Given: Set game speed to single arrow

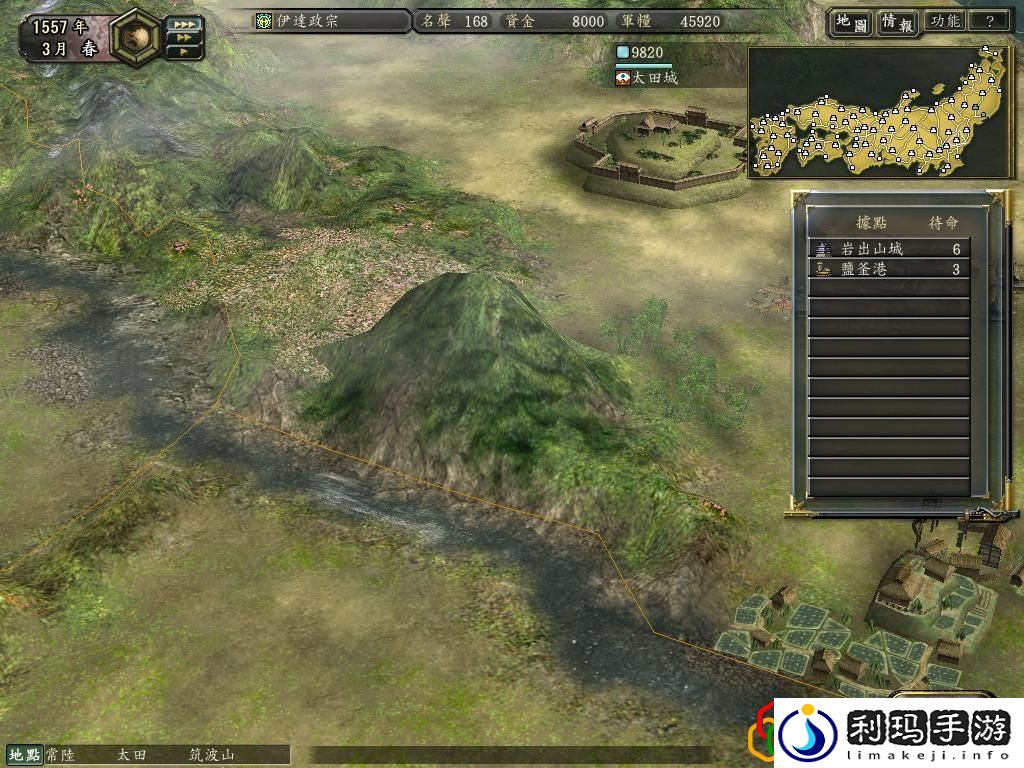Looking at the screenshot, I should (182, 51).
